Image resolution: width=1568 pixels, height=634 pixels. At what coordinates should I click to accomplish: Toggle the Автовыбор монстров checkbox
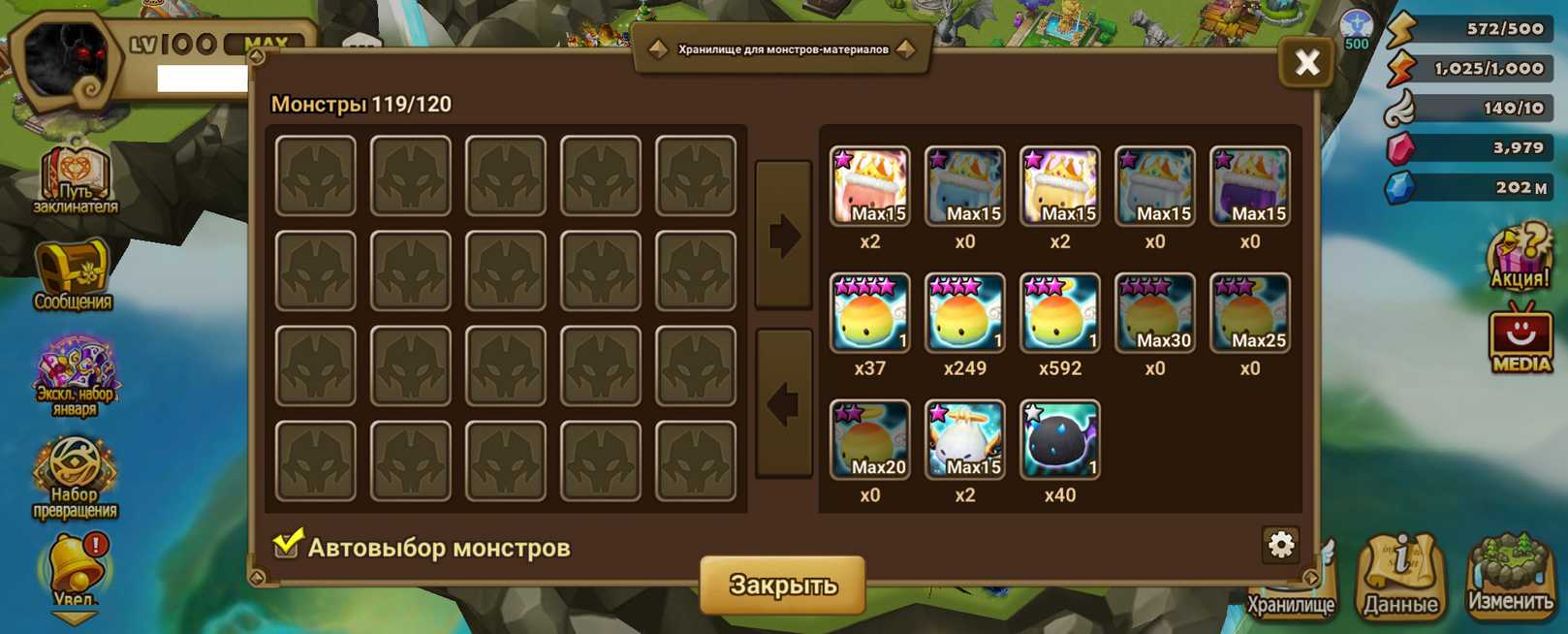point(287,545)
